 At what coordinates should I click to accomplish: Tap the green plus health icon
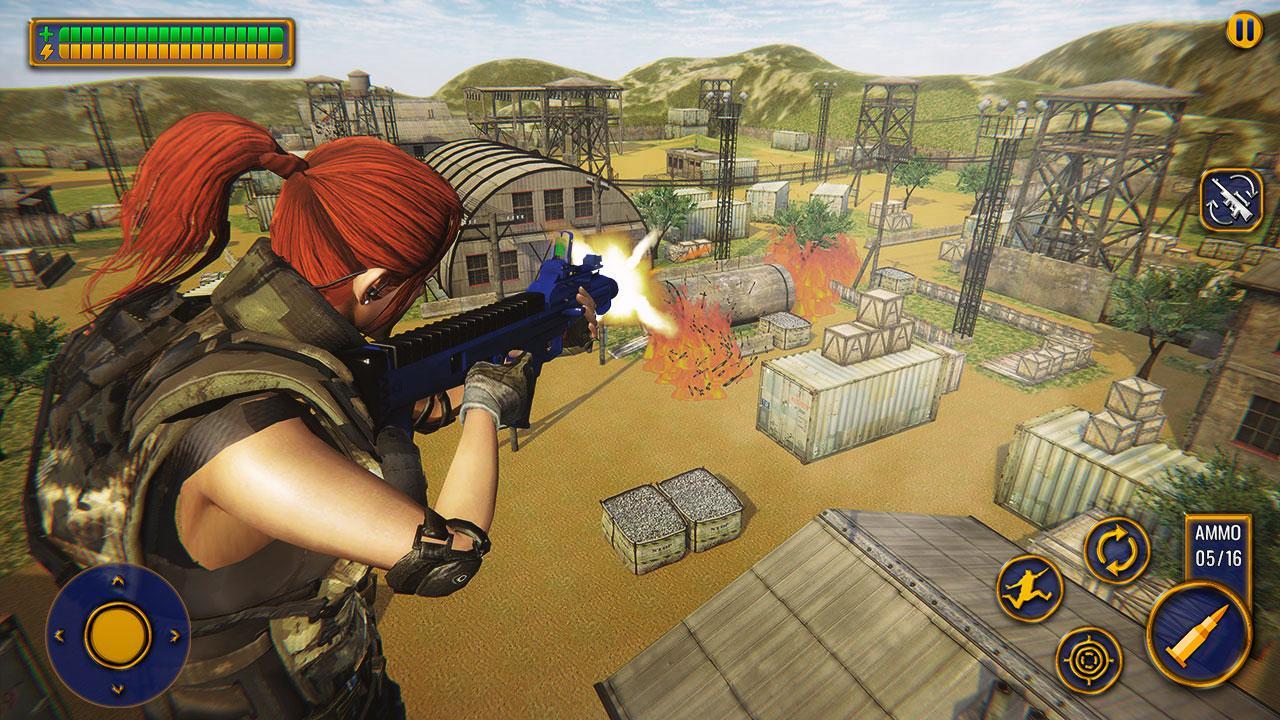[x=48, y=33]
